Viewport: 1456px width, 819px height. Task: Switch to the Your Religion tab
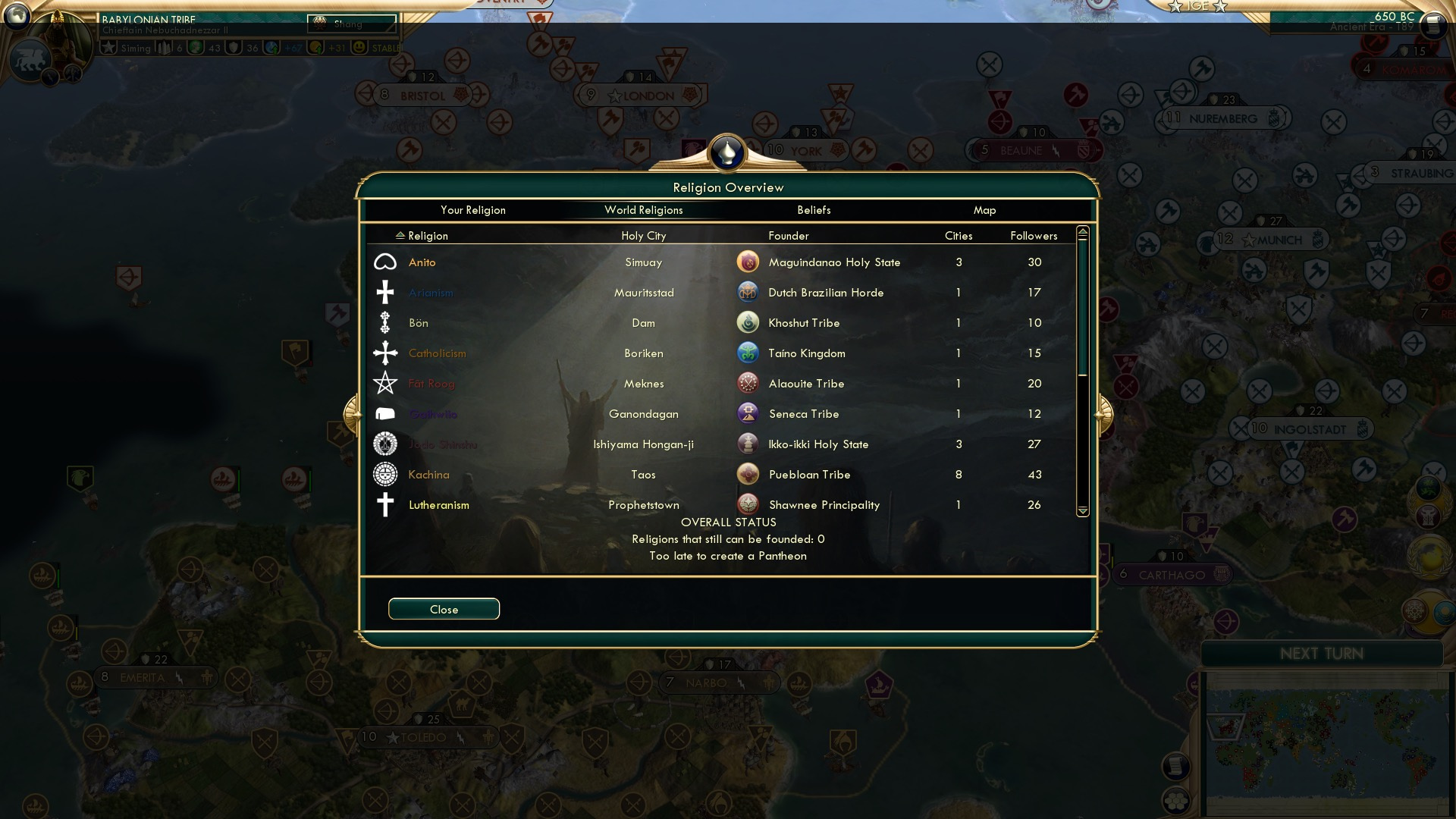[472, 210]
